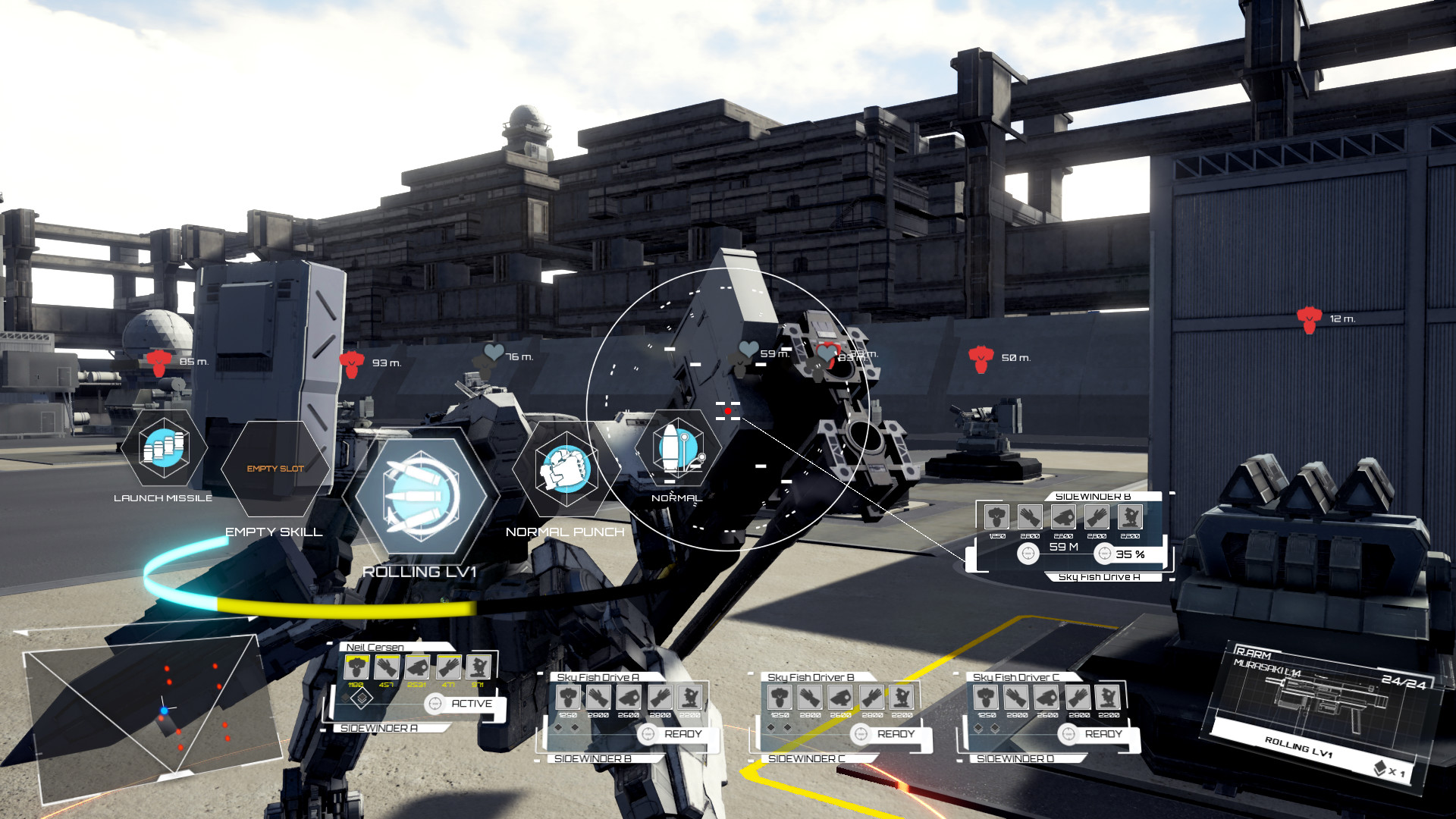The image size is (1456, 819).
Task: Expand the Sky Fish Drive H label
Action: point(1100,576)
